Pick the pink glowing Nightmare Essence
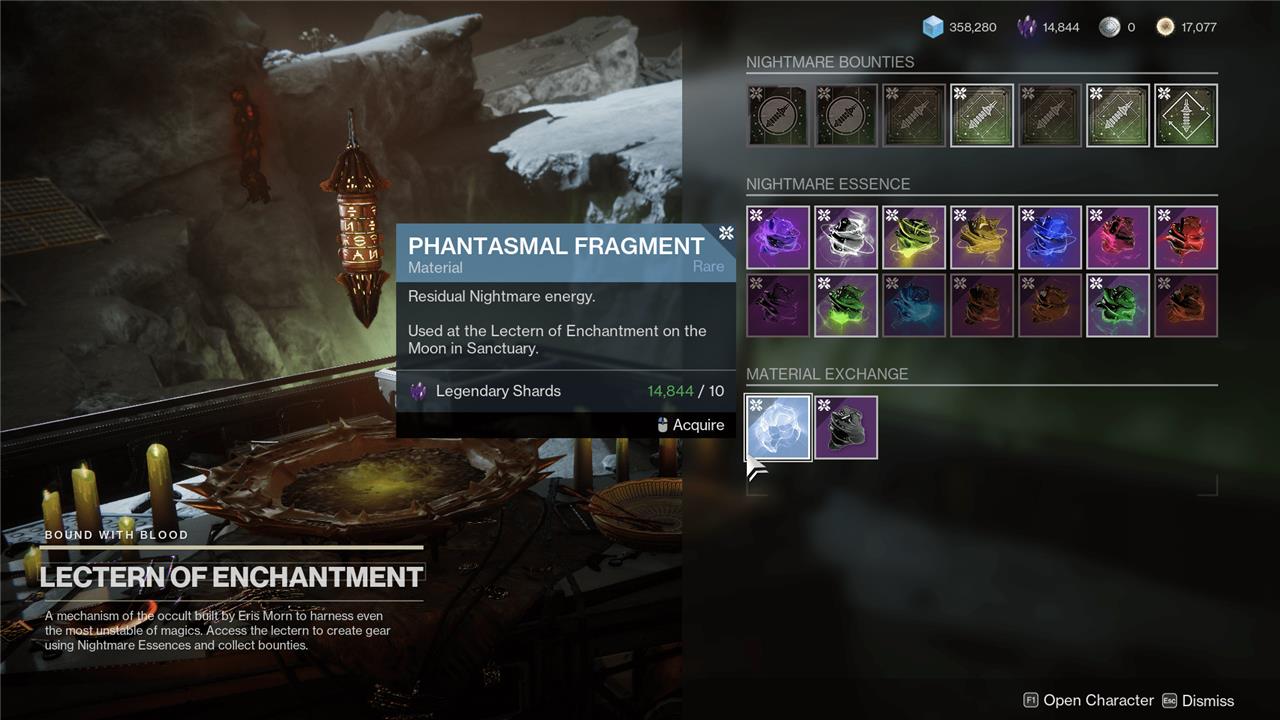Image resolution: width=1280 pixels, height=720 pixels. click(1118, 238)
